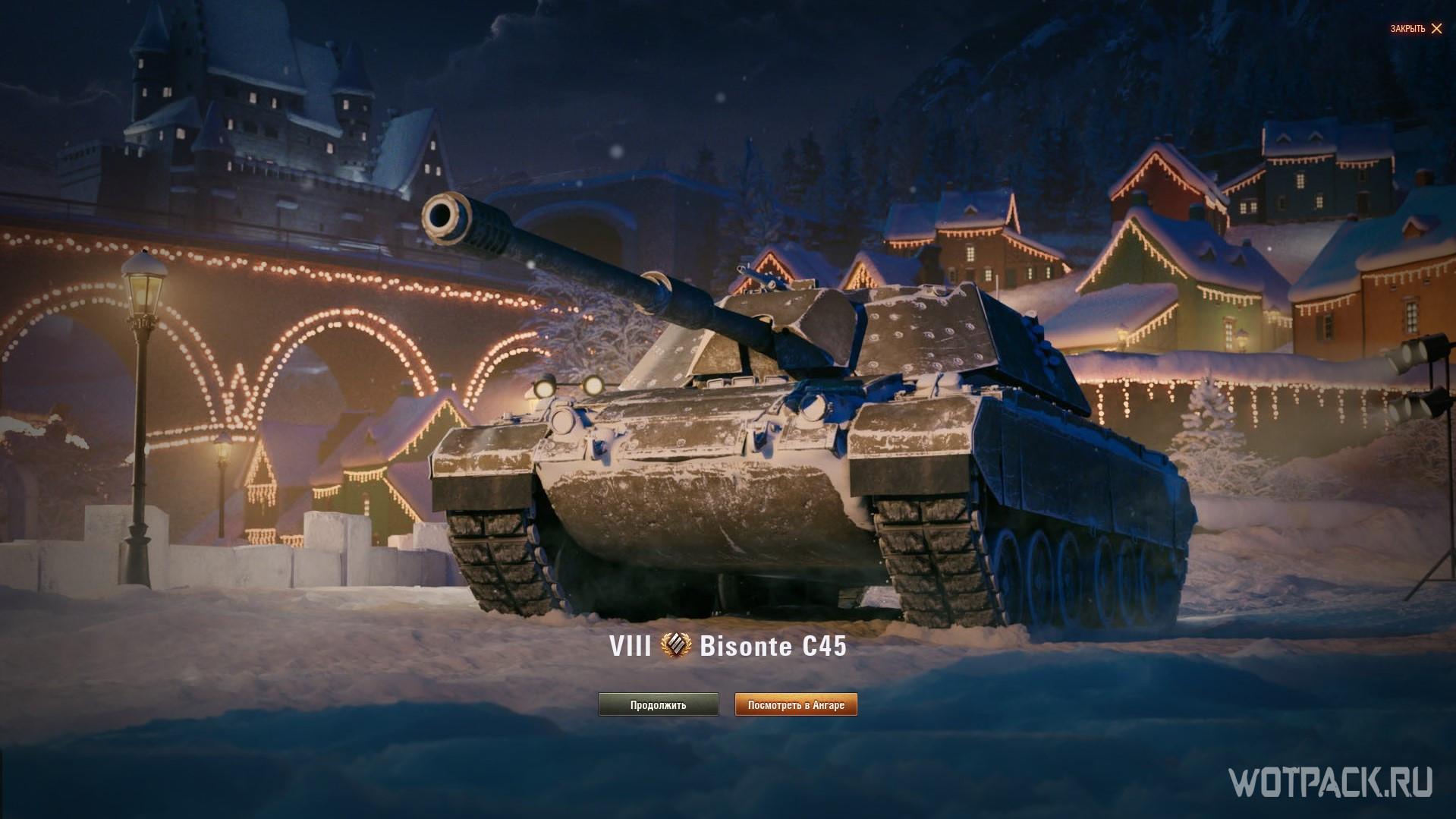Choose Посмотреть в Ангаре to view the tank

796,704
